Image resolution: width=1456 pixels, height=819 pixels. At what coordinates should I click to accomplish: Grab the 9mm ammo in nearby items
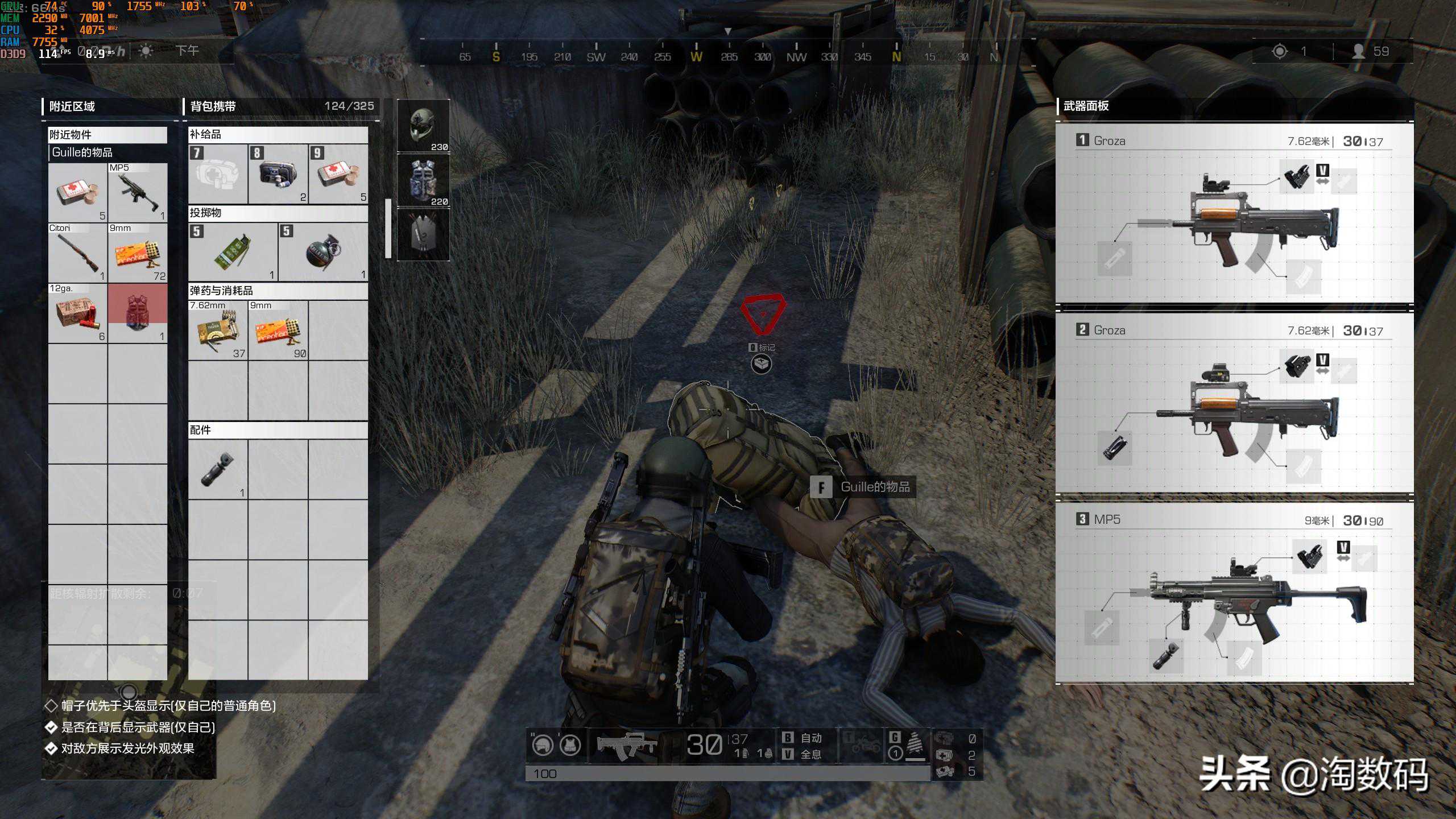pos(138,253)
